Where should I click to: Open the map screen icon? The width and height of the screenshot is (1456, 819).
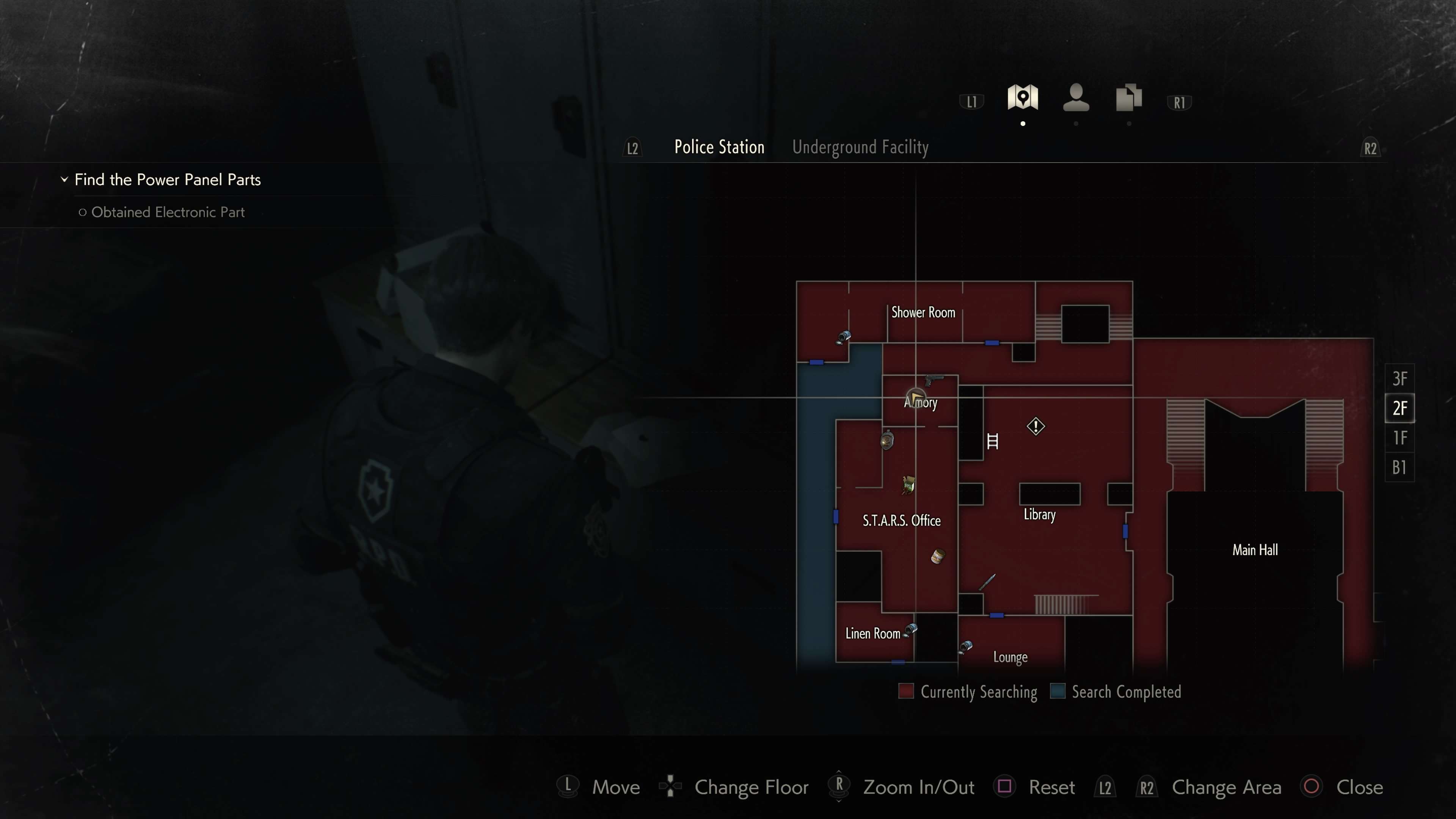(x=1022, y=98)
